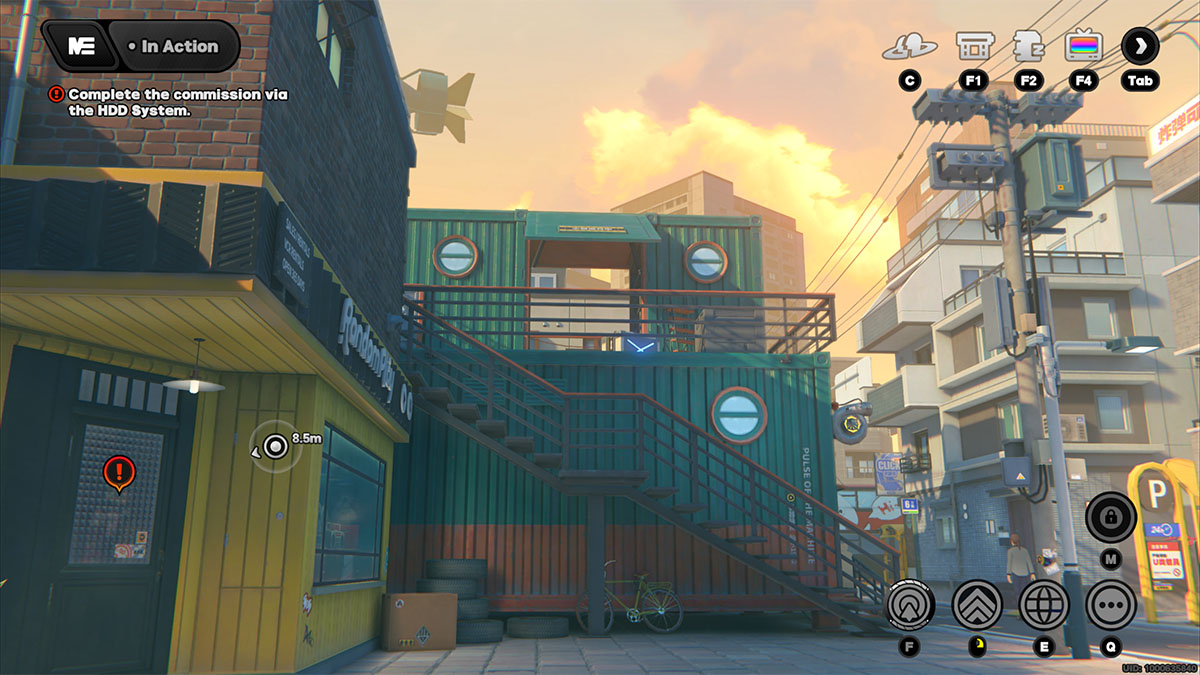Activate the upward arrow interact button

910,604
